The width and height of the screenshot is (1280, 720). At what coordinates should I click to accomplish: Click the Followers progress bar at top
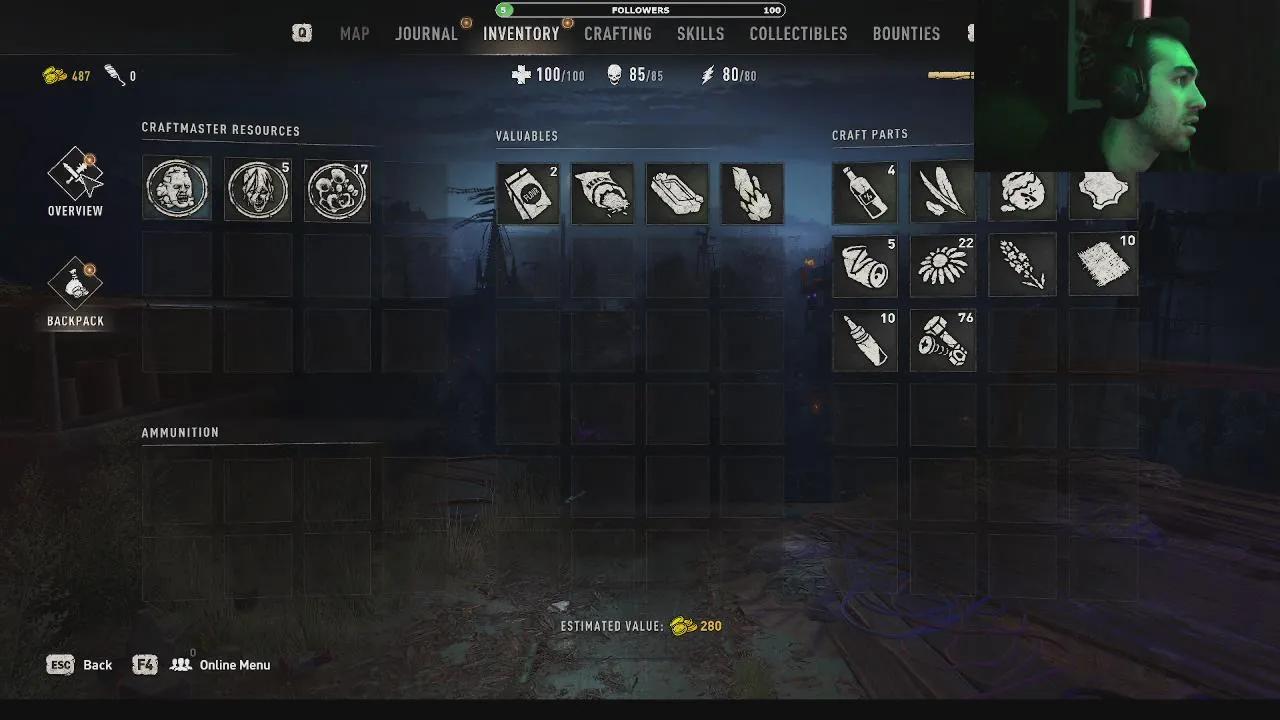click(x=640, y=9)
